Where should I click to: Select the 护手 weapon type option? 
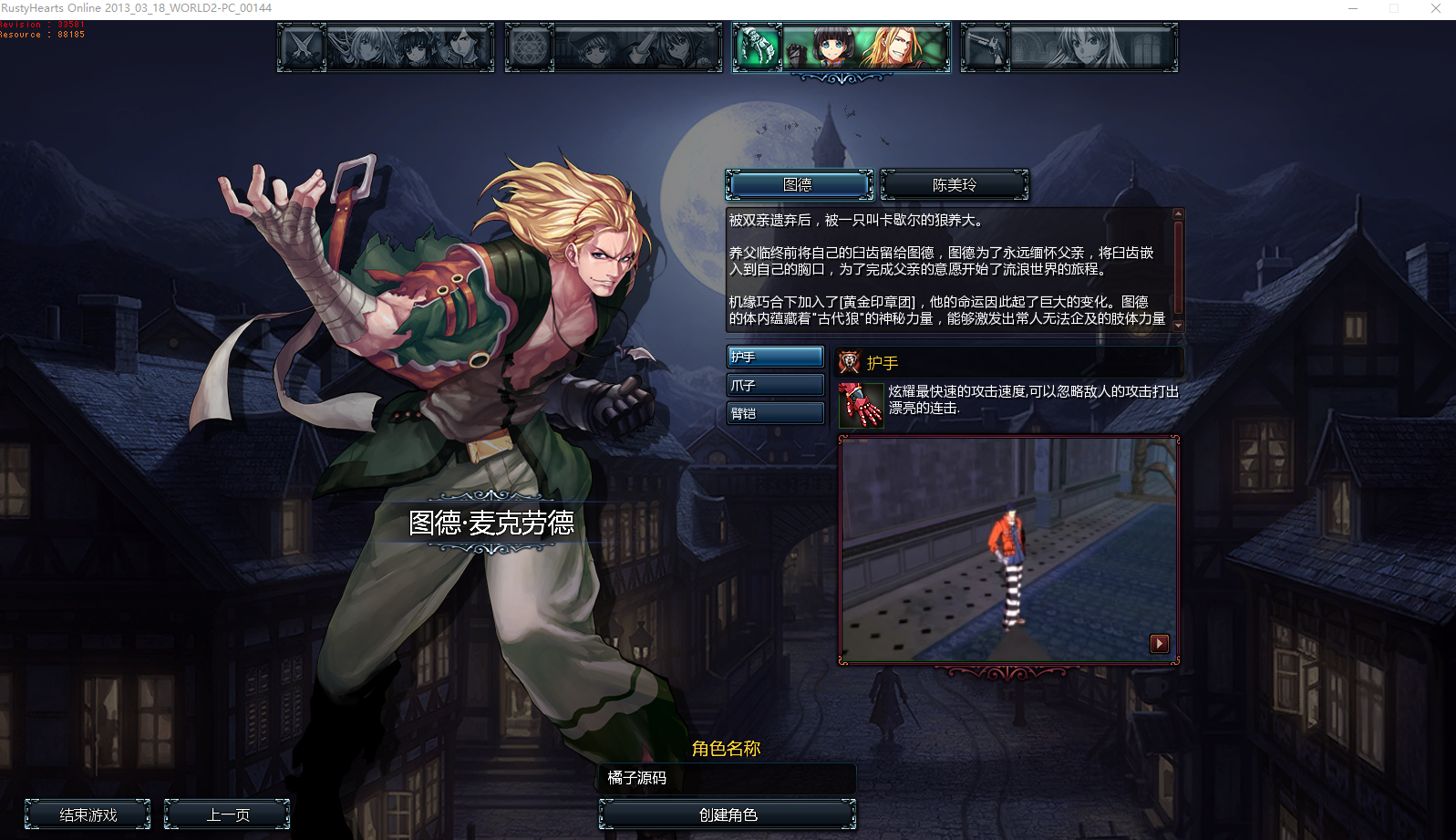tap(774, 356)
